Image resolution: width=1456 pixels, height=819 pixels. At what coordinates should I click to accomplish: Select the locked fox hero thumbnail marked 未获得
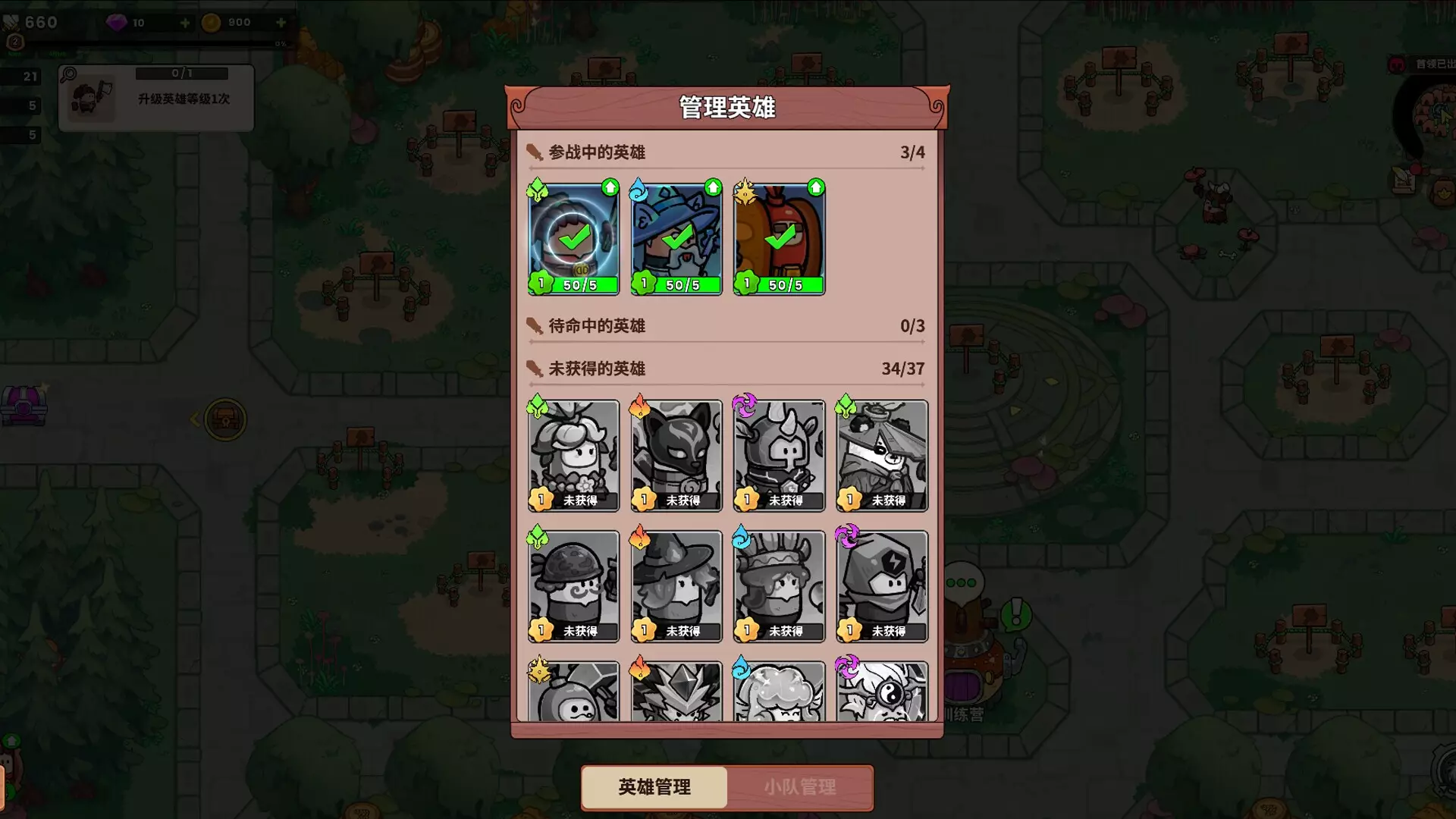(676, 455)
